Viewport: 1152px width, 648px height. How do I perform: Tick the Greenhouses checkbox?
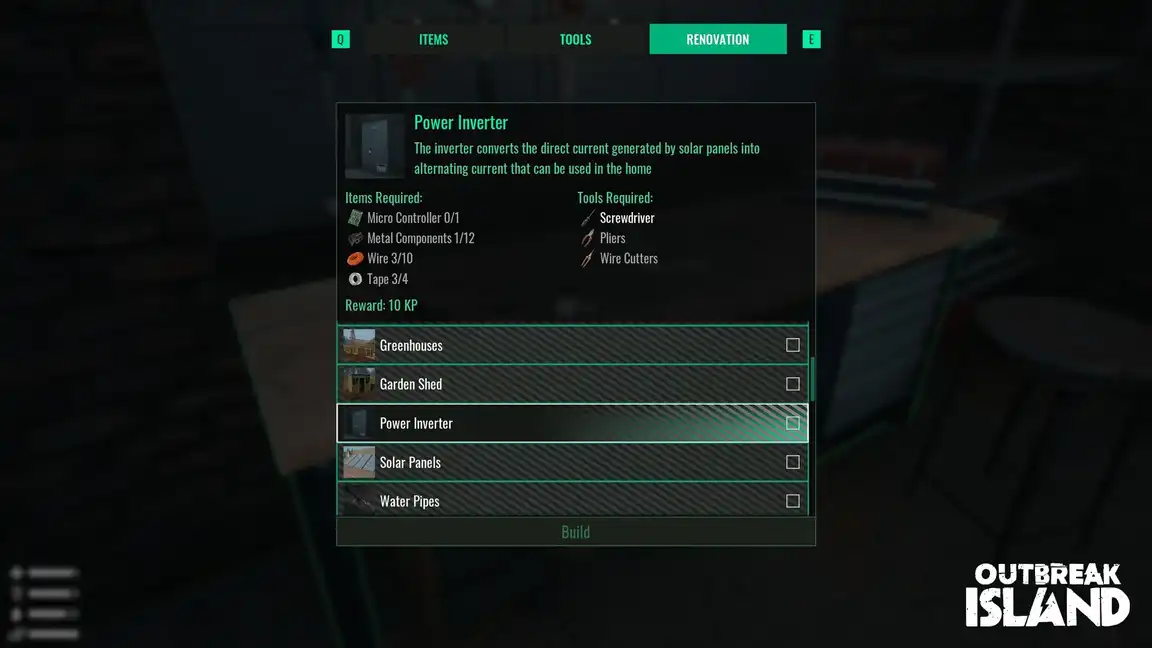coord(793,345)
